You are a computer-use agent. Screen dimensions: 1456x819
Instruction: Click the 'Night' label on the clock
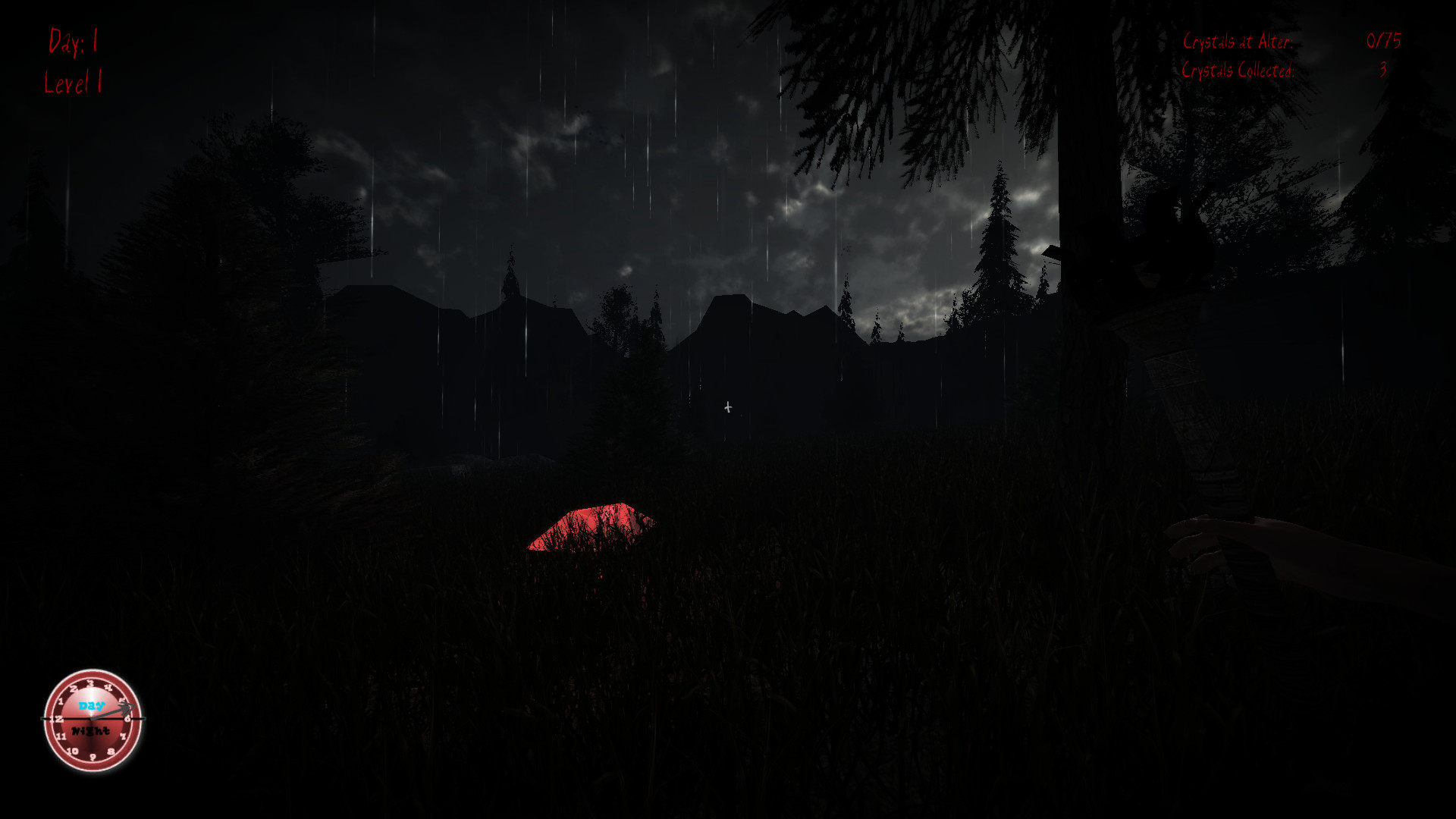[x=90, y=731]
